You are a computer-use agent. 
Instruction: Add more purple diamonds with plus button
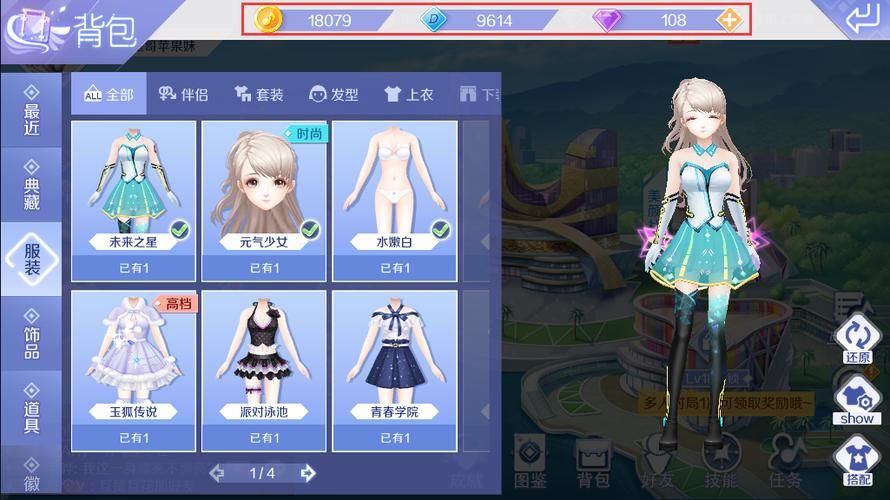coord(731,20)
